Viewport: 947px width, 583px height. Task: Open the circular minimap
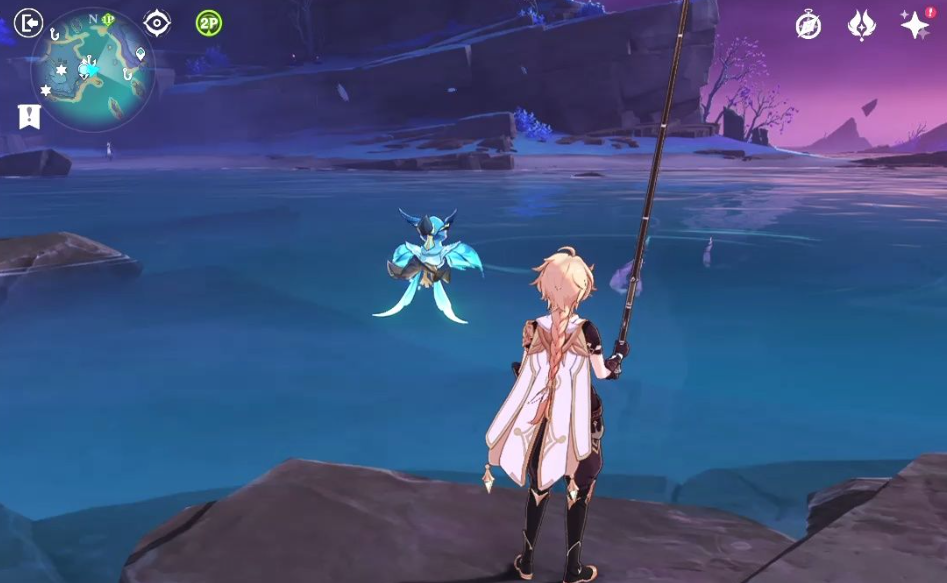93,70
